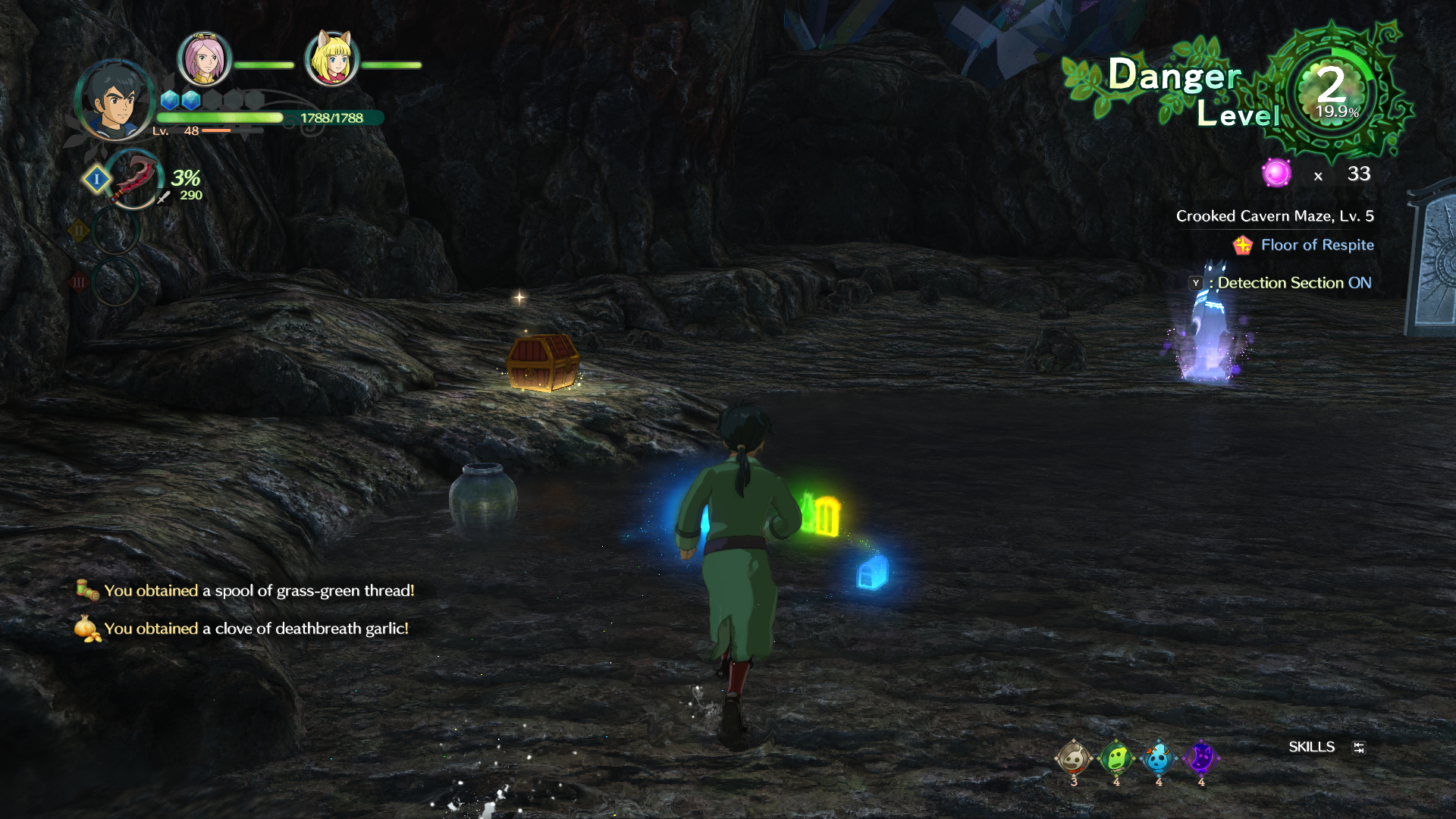
Task: Choose the empty weapon slot II
Action: (x=115, y=231)
